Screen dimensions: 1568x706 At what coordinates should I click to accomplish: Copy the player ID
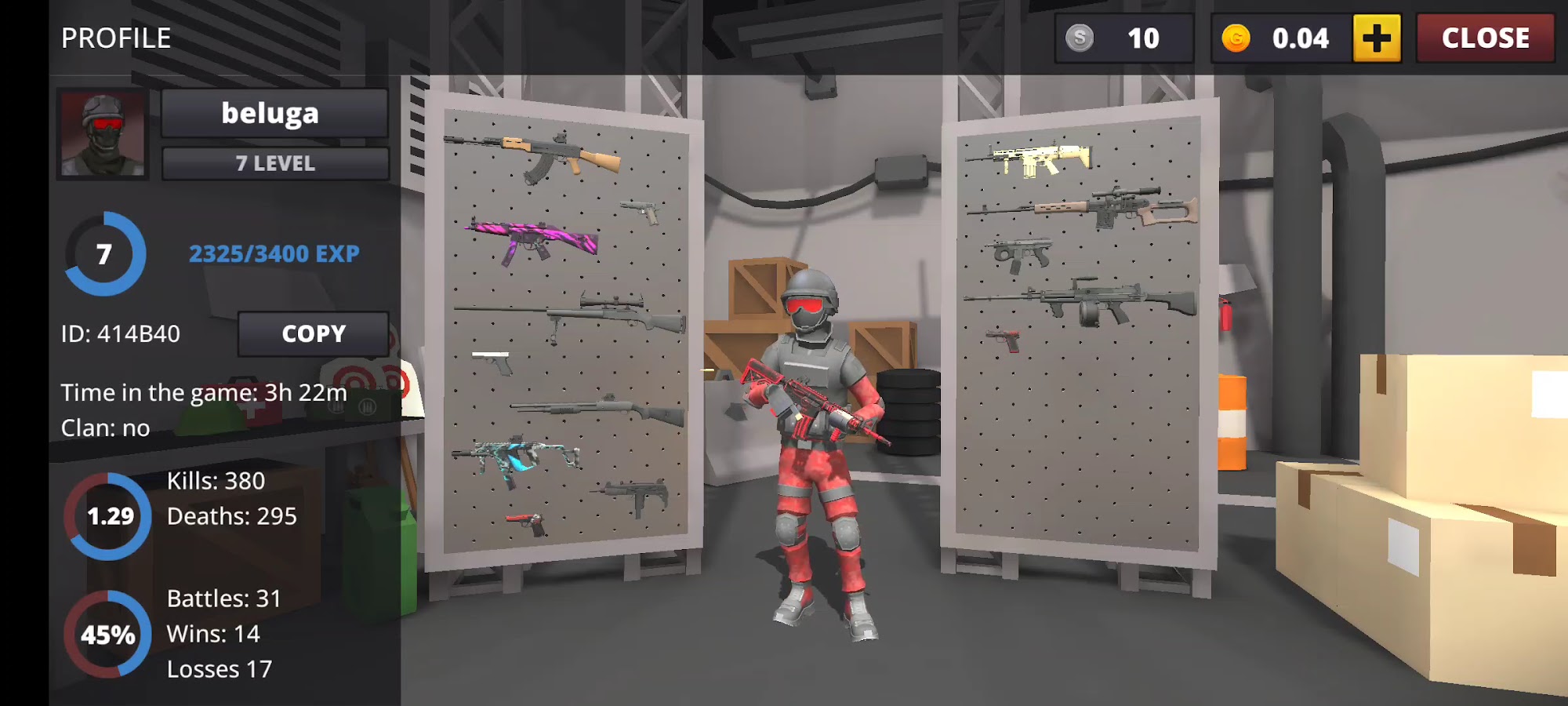[x=313, y=333]
